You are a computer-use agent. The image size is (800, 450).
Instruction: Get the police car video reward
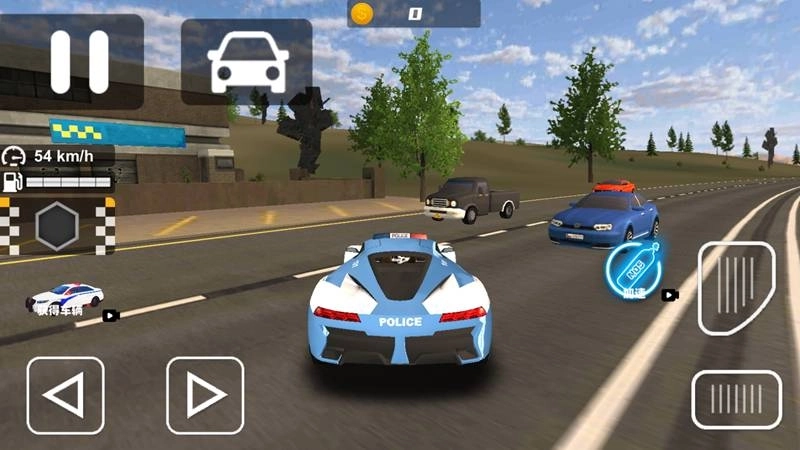[x=67, y=298]
